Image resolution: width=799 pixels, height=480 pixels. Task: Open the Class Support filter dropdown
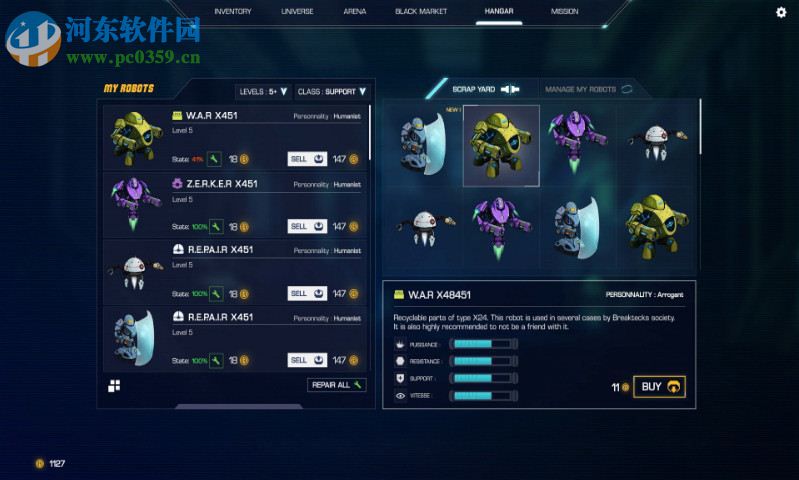tap(331, 91)
